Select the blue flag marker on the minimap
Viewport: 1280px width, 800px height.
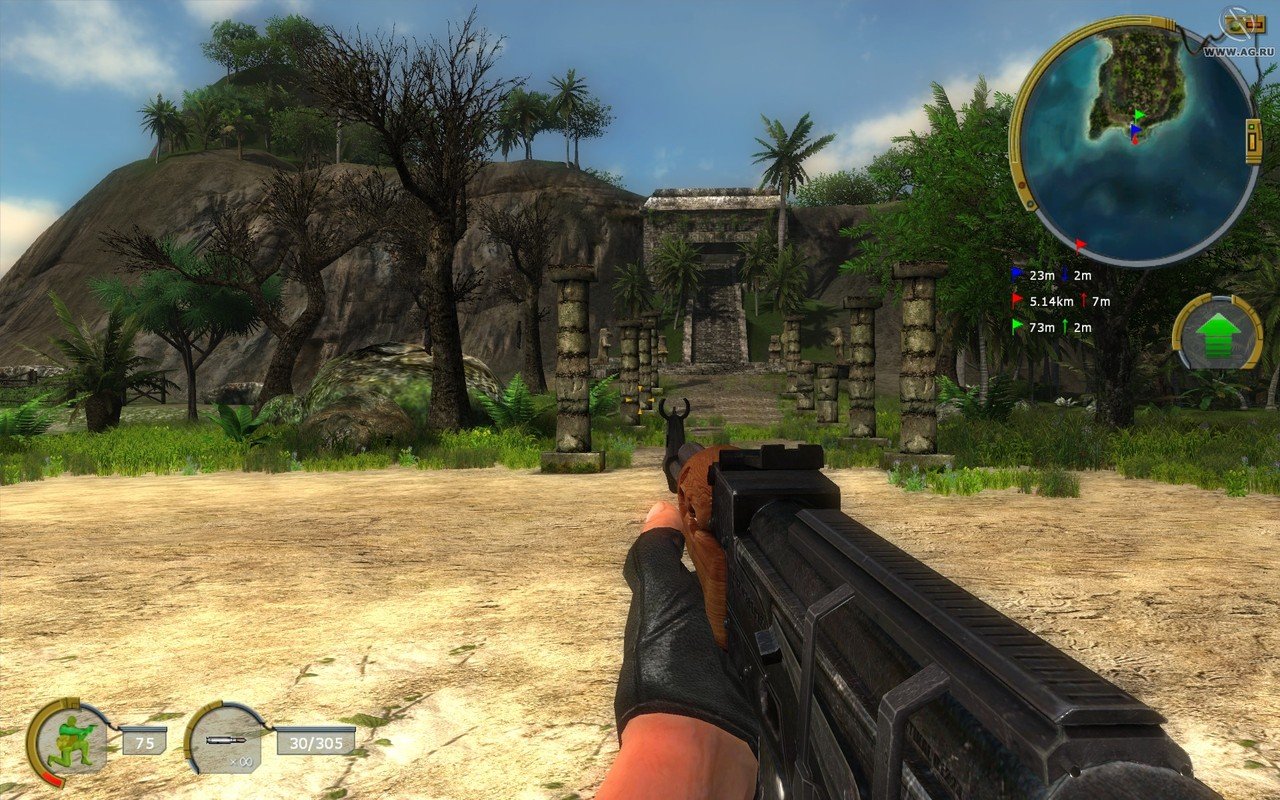(x=1135, y=129)
